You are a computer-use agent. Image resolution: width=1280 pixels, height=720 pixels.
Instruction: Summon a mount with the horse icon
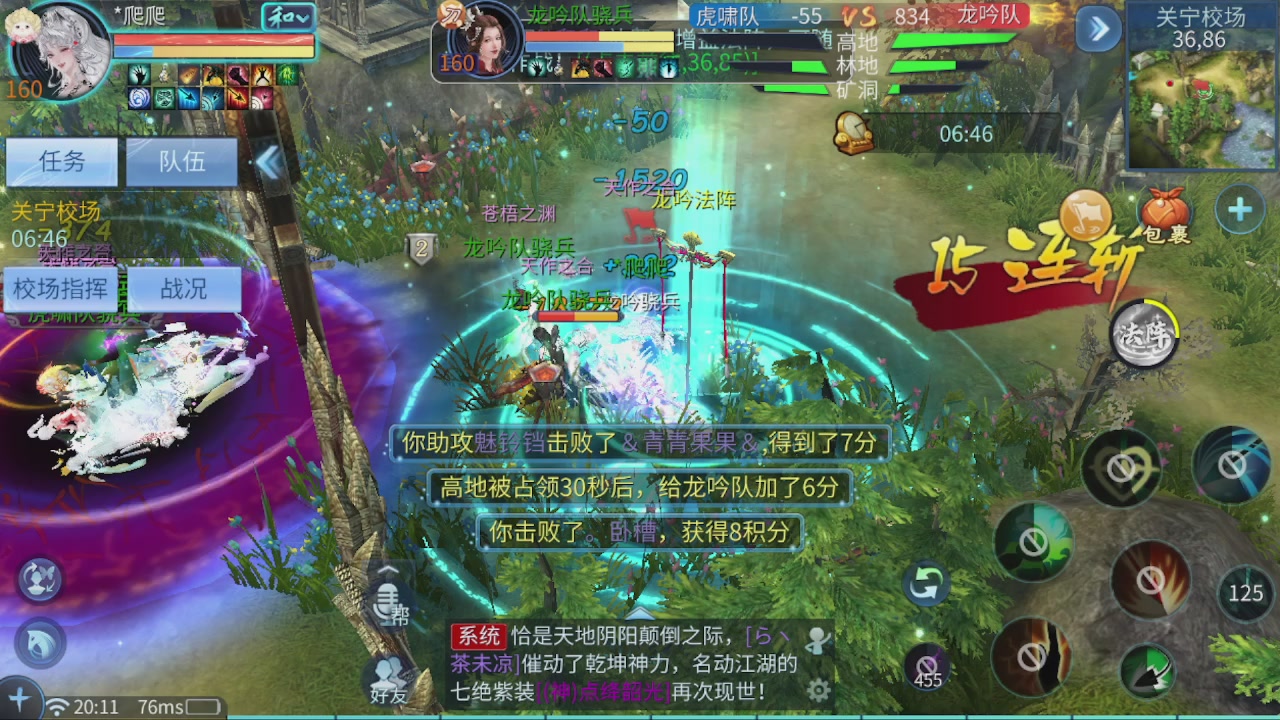point(38,643)
